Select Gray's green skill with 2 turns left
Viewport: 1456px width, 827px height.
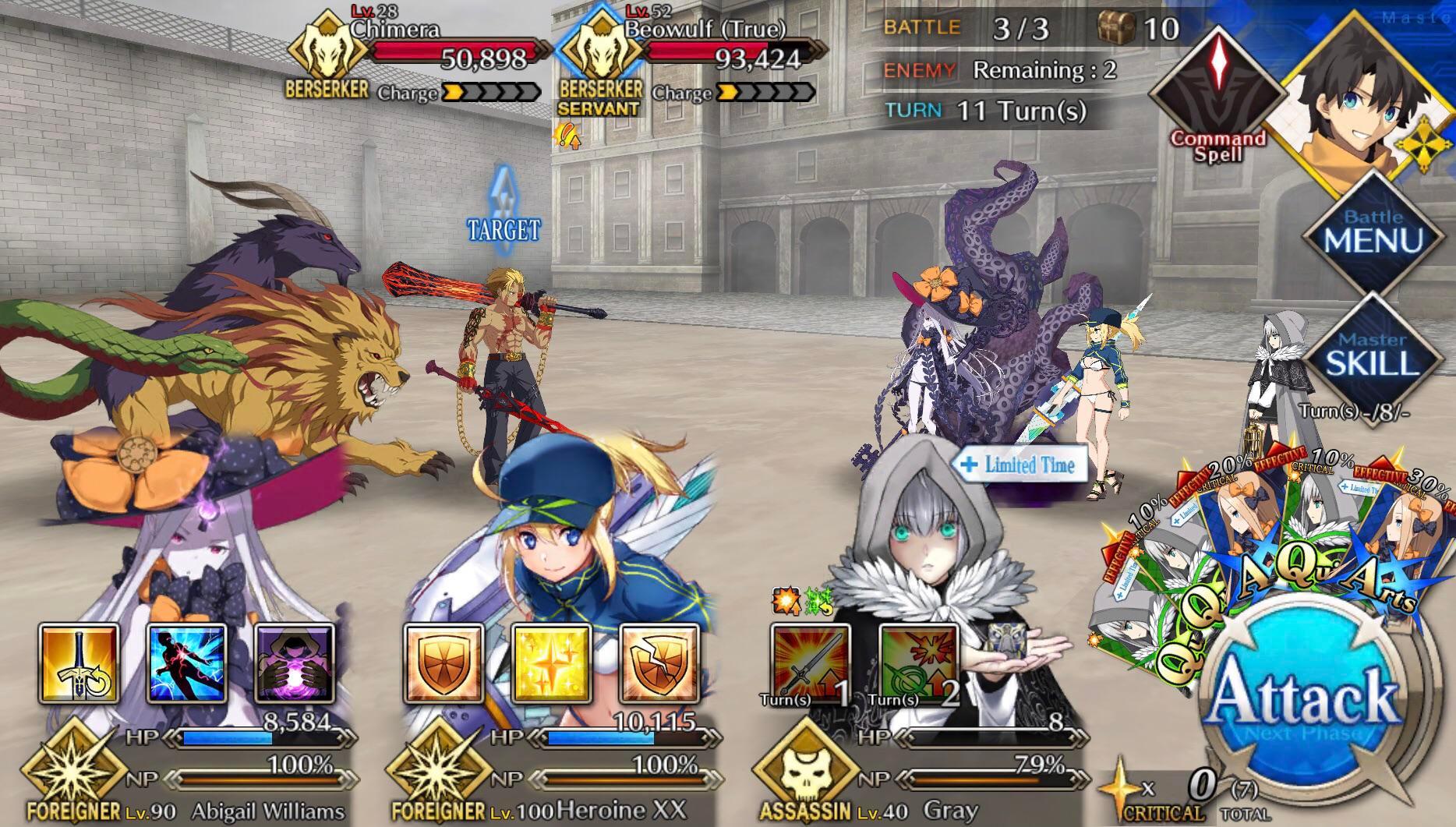pyautogui.click(x=918, y=663)
